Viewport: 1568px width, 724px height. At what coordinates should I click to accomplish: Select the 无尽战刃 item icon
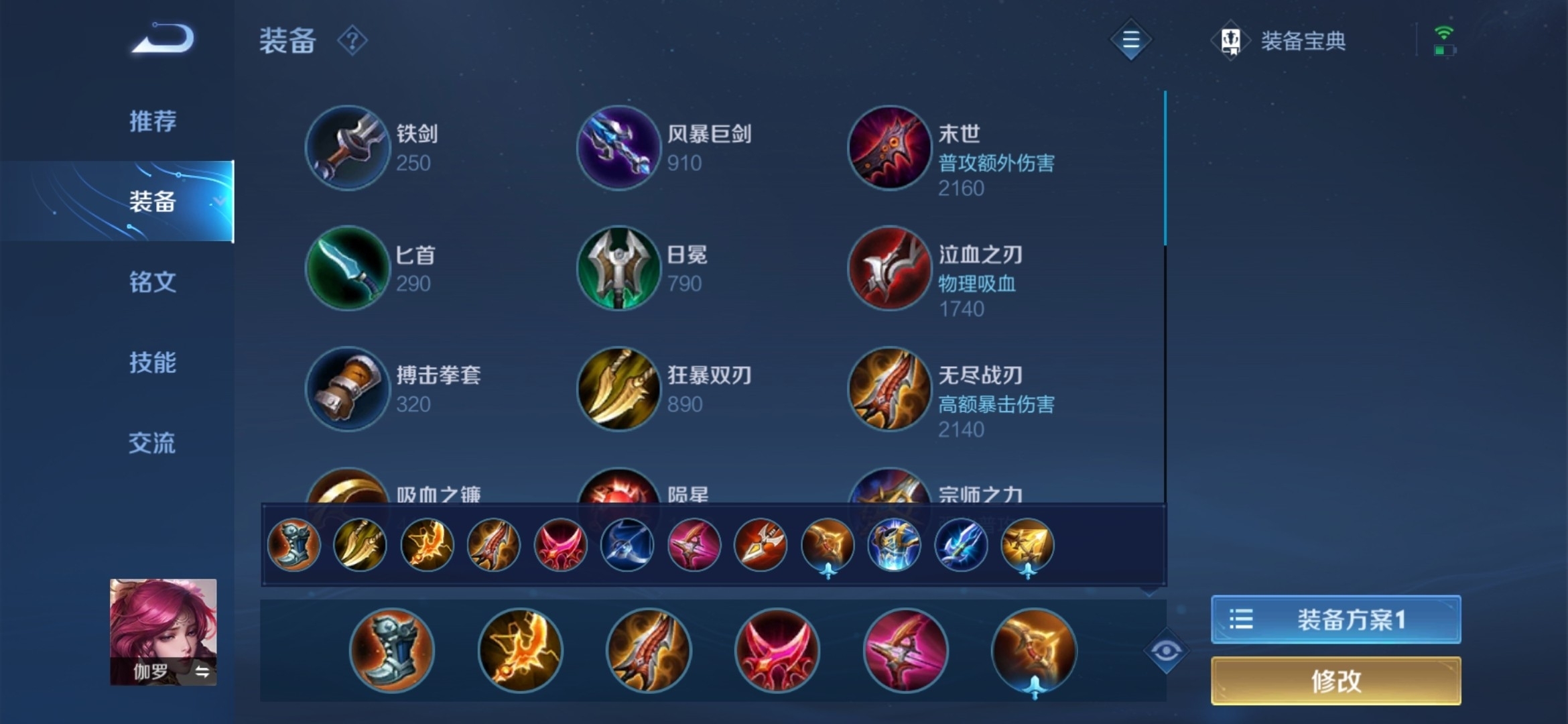[x=889, y=389]
